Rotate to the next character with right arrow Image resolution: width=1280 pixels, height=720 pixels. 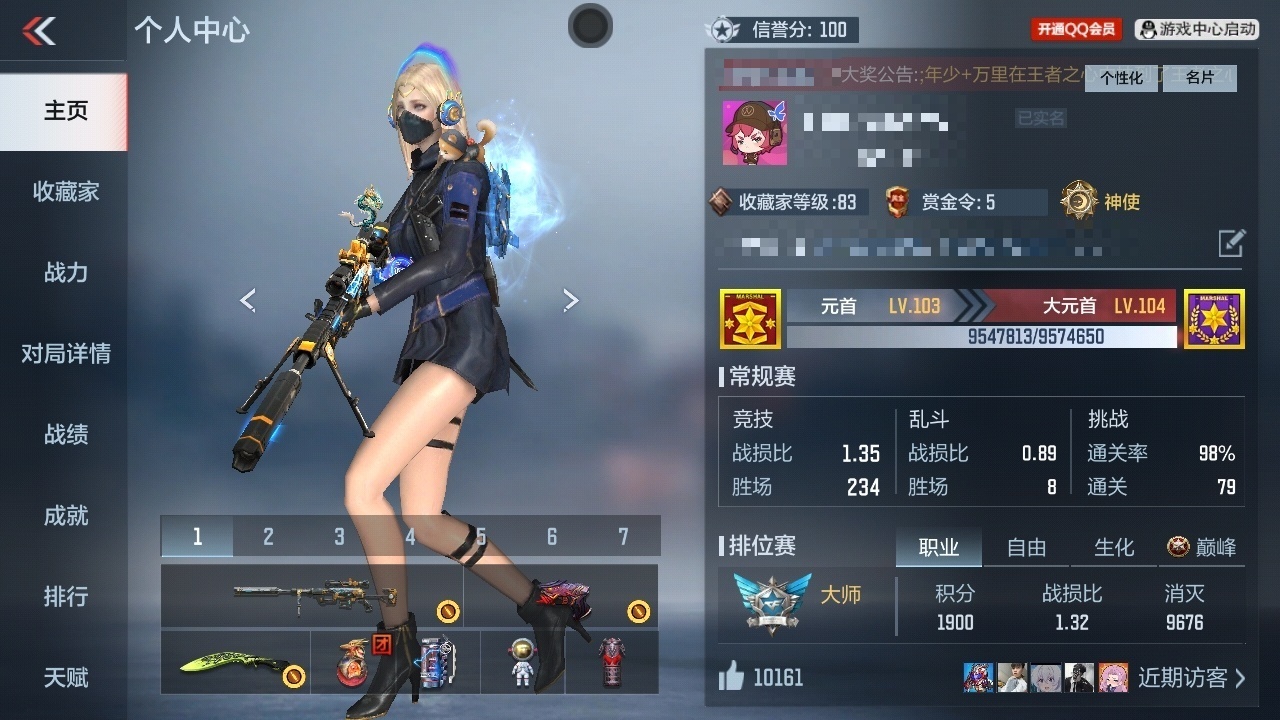click(570, 300)
